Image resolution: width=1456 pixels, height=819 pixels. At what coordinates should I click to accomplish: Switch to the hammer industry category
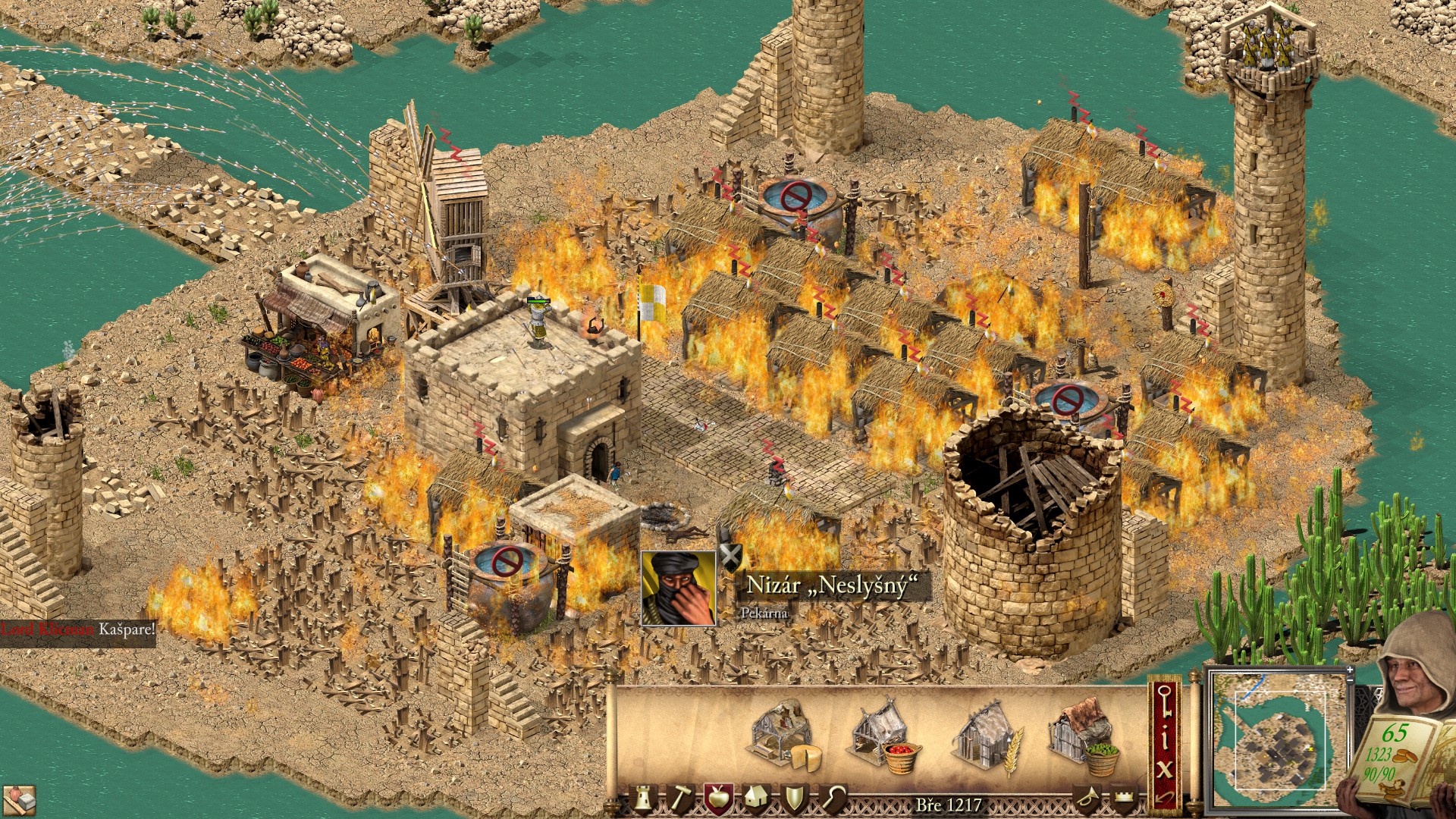(680, 799)
